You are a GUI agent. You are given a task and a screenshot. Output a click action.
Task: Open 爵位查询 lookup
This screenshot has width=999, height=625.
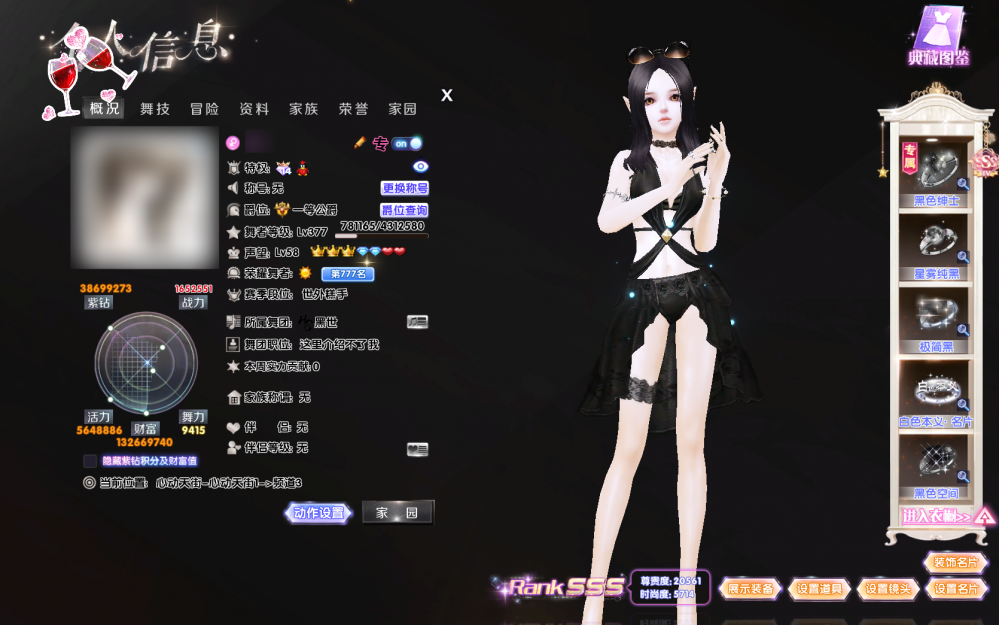click(x=404, y=210)
